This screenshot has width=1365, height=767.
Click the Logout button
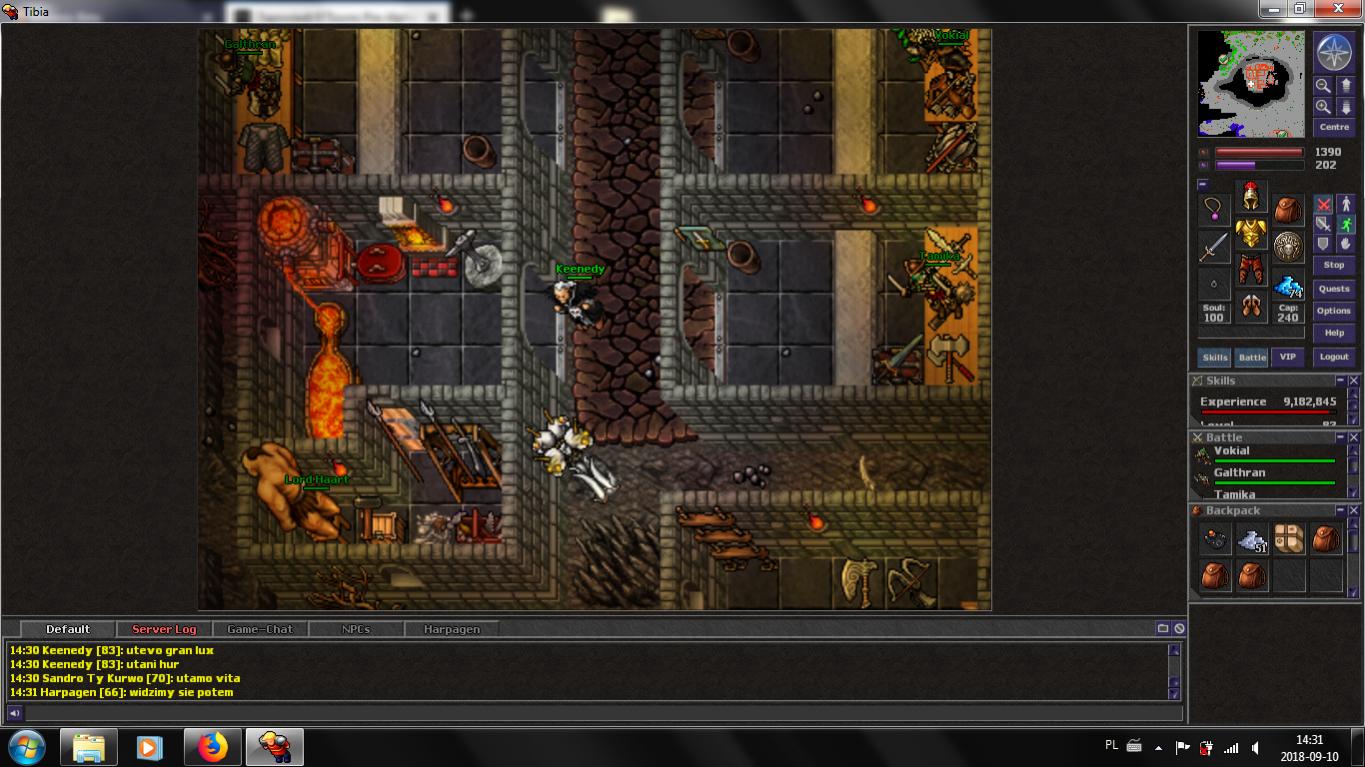click(1334, 357)
